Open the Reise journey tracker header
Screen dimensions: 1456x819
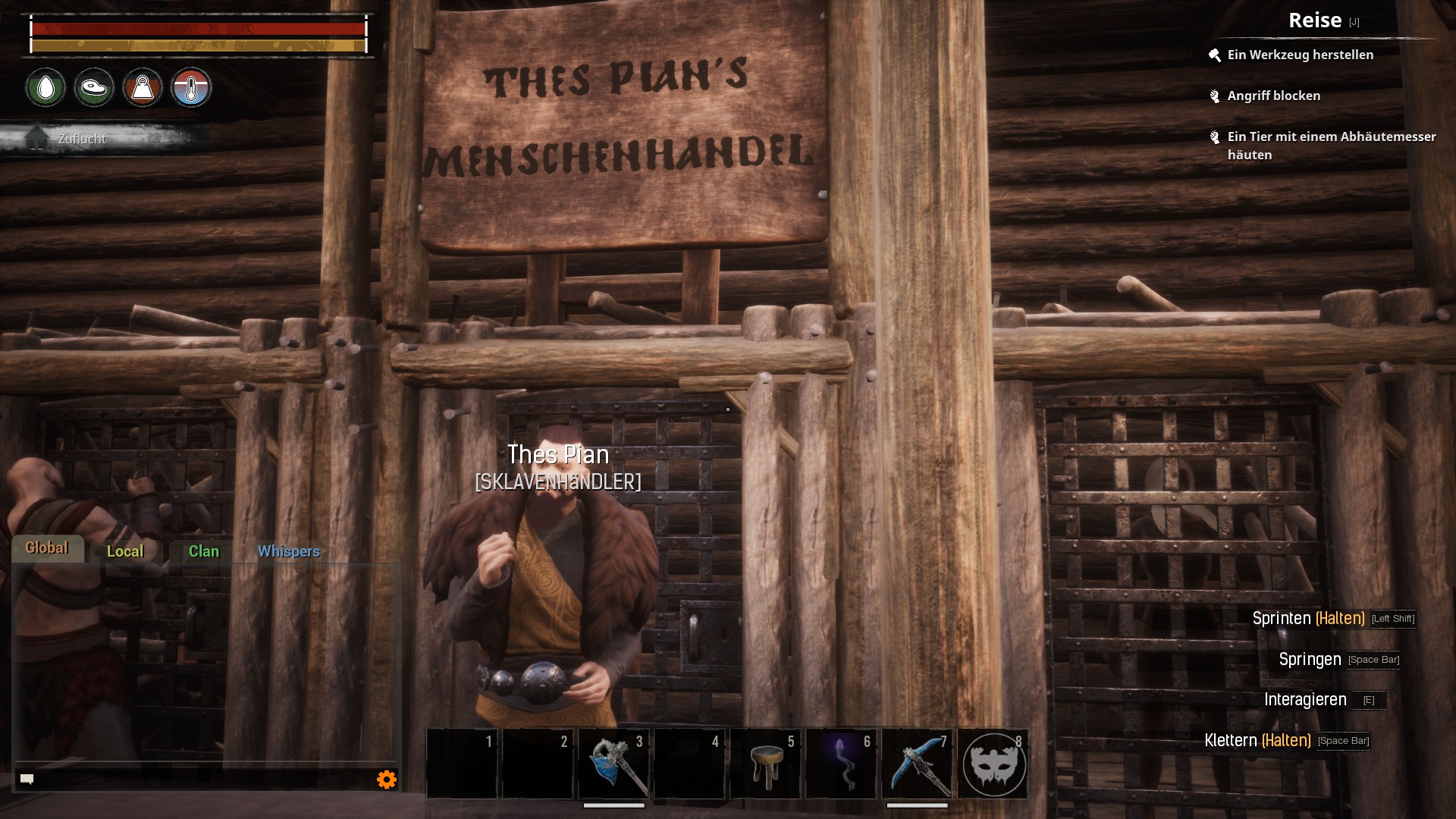1315,20
